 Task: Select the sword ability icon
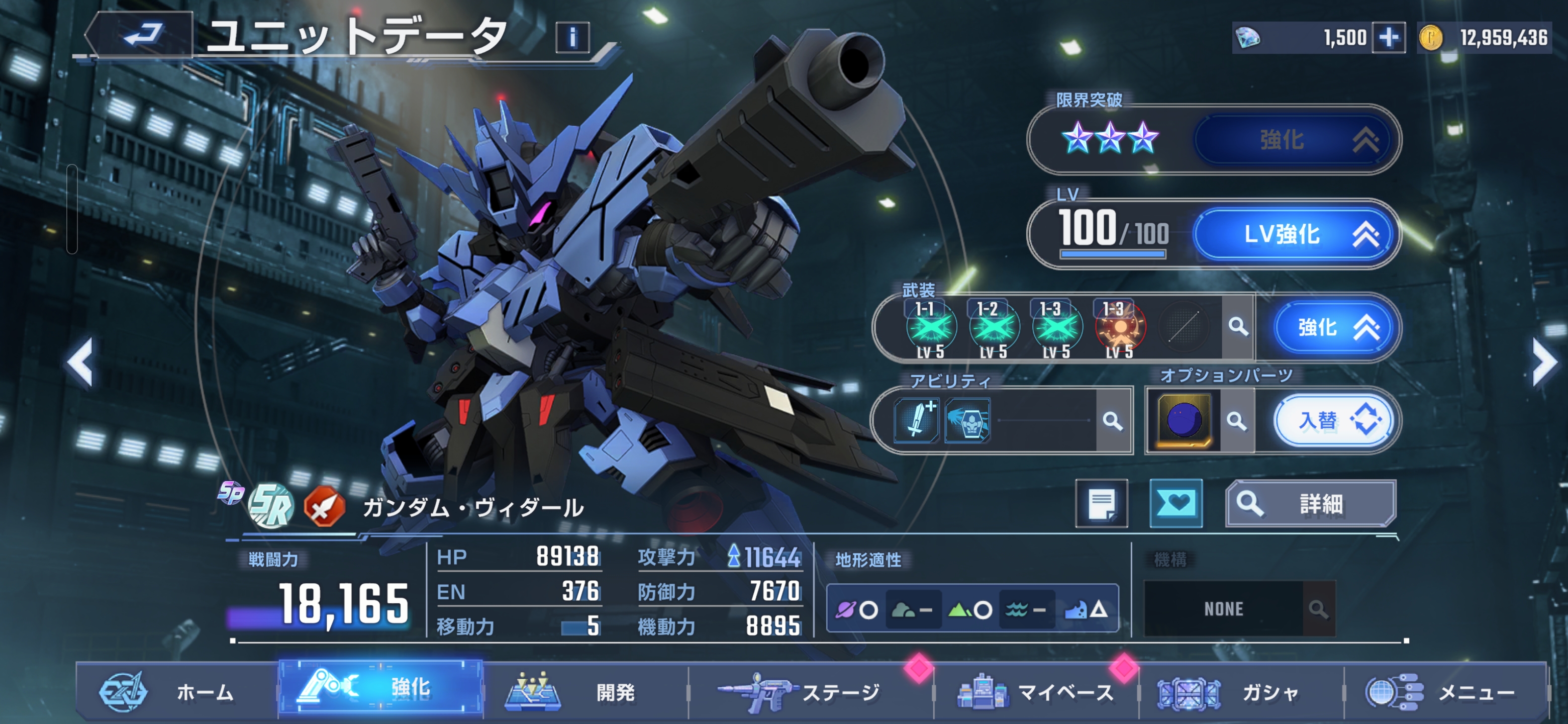[917, 420]
